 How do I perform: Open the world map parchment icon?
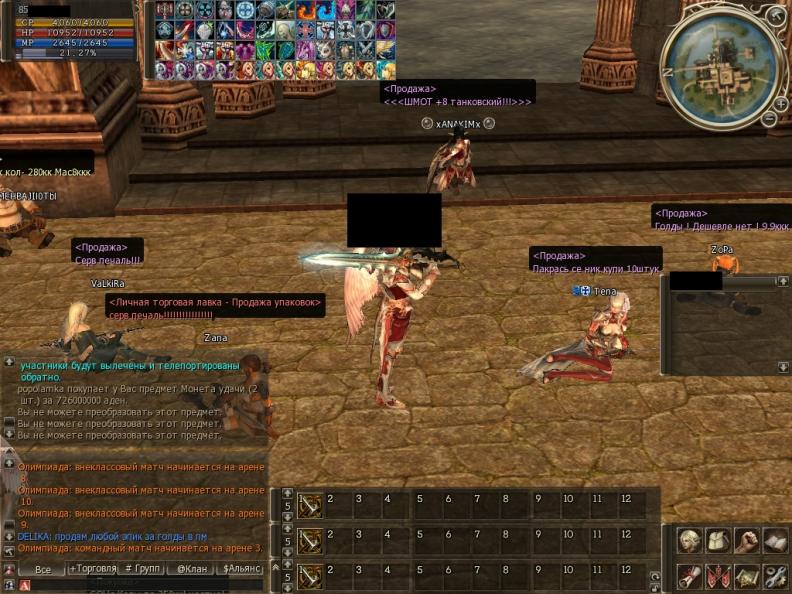(747, 576)
